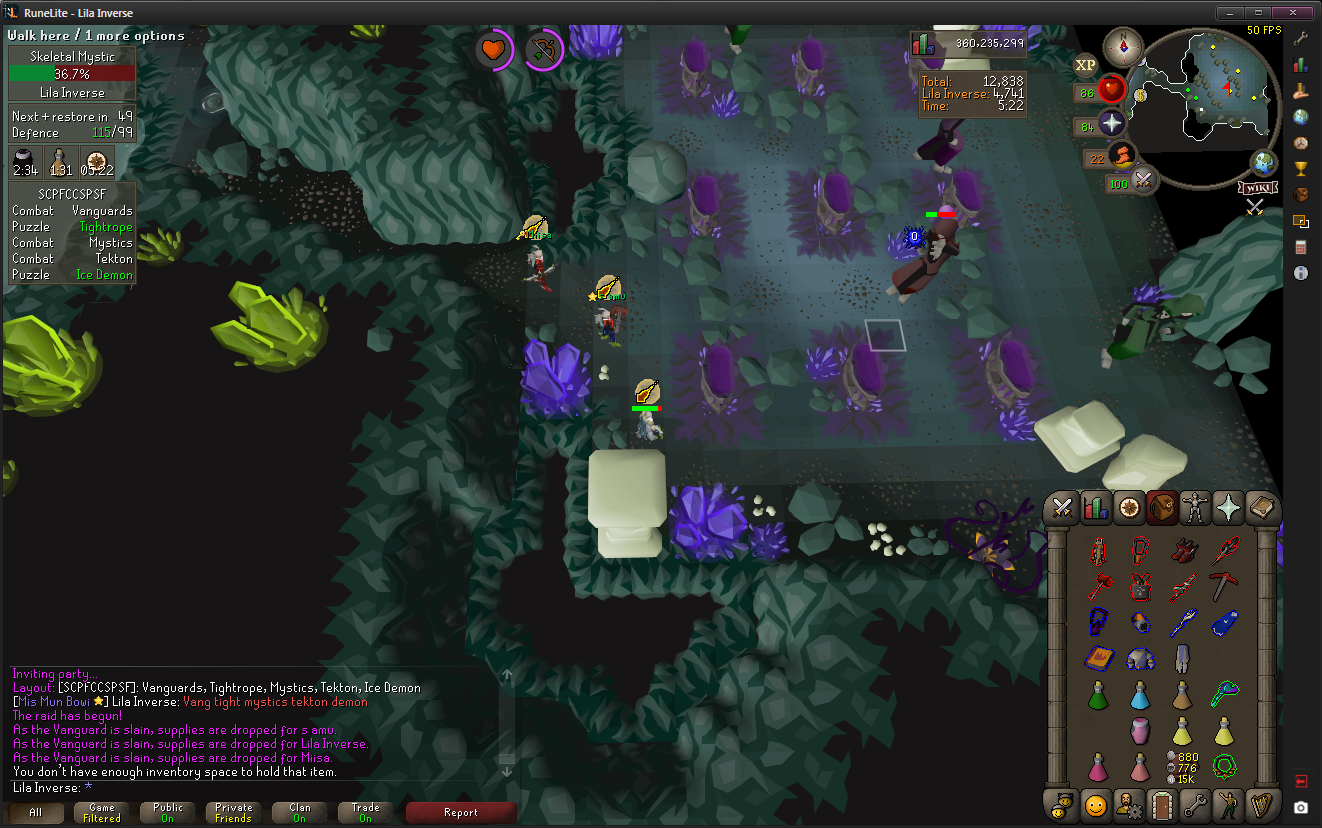Activate the special attack orb

click(1143, 180)
